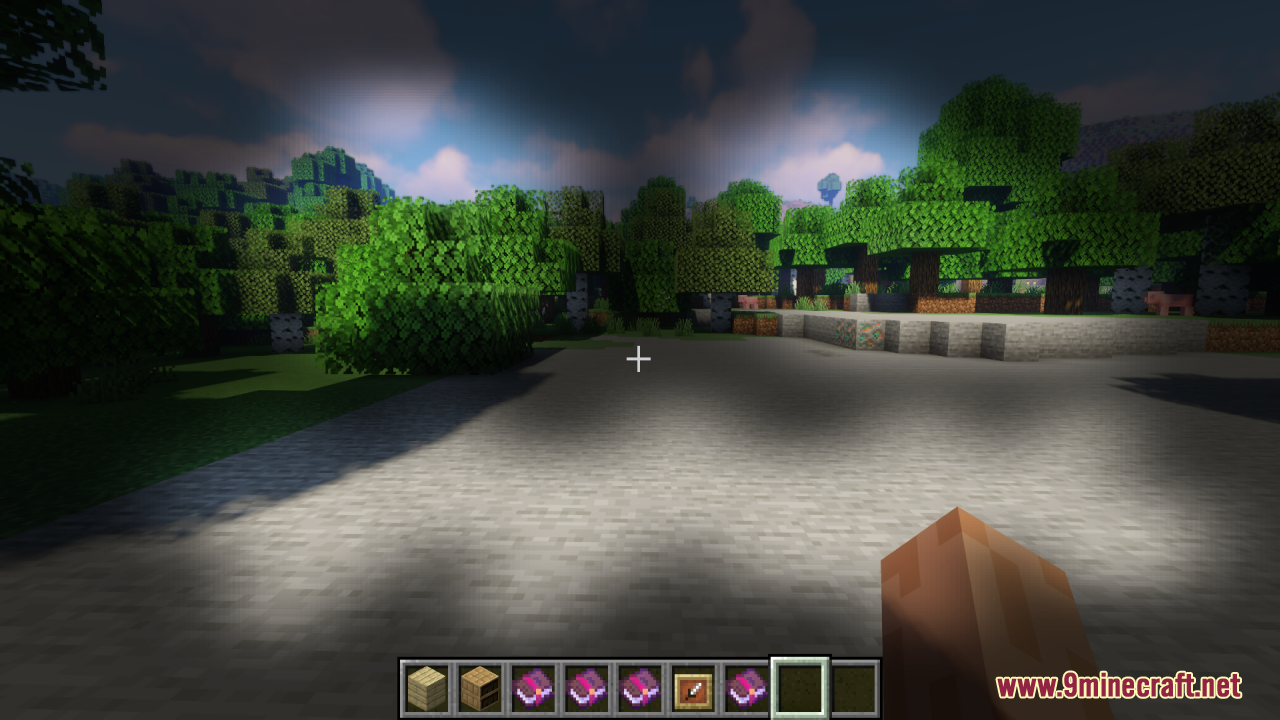
Task: Select the bookshelf item in the hotbar
Action: click(480, 685)
